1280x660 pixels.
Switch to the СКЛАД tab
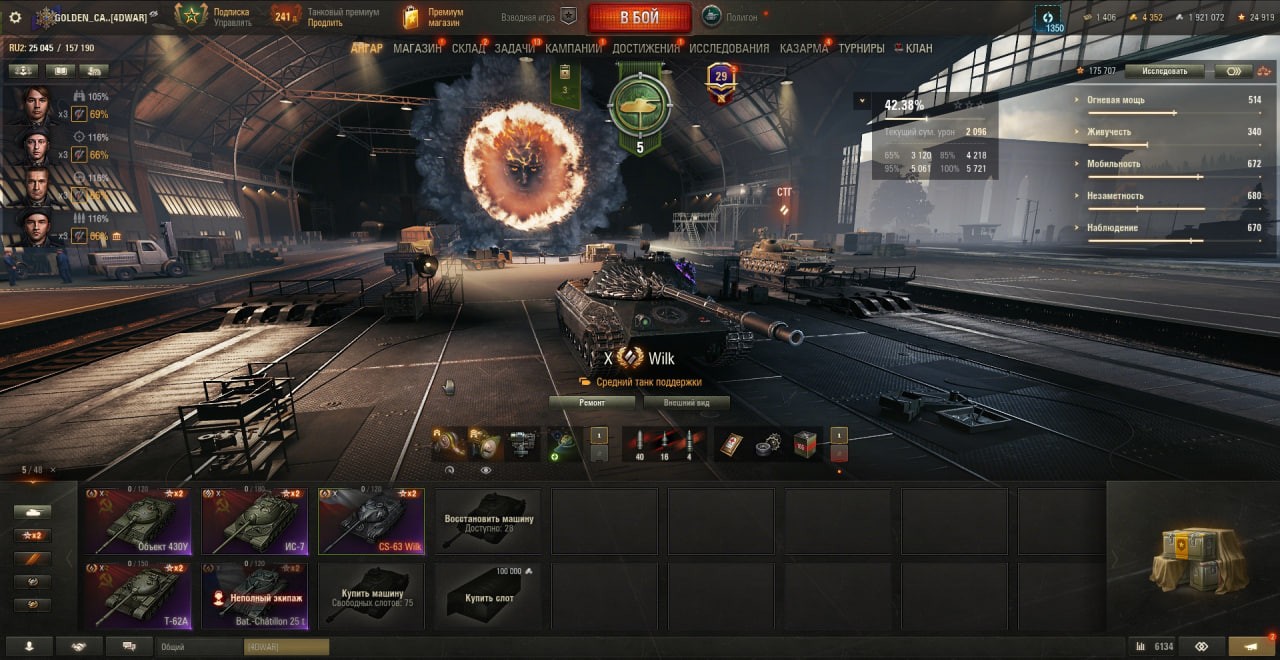click(x=468, y=48)
